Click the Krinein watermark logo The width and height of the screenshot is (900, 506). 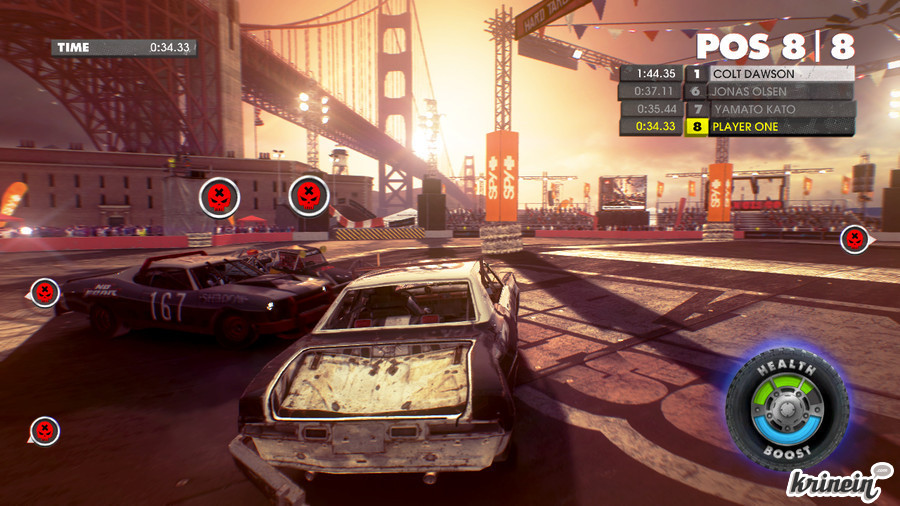click(838, 483)
